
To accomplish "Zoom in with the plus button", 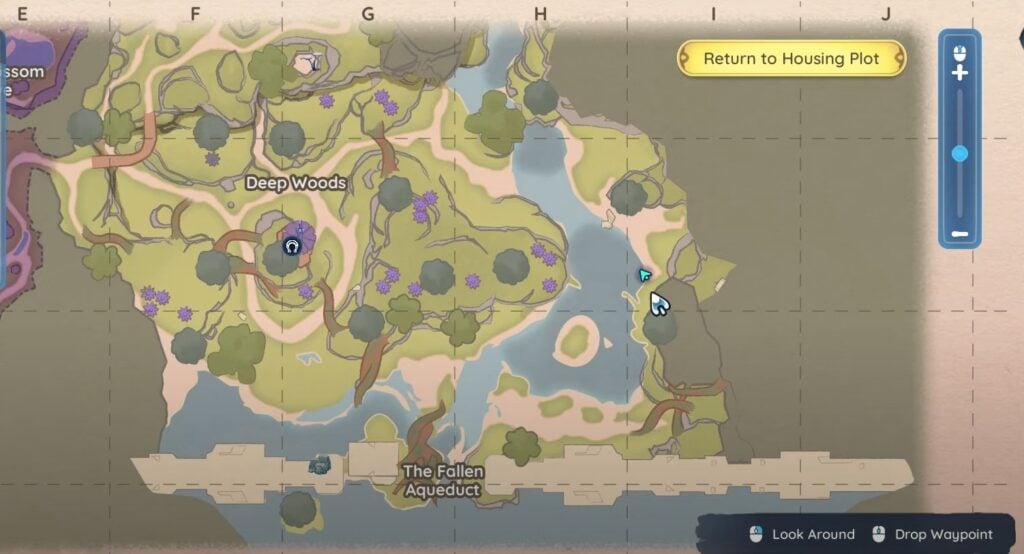I will (x=960, y=73).
